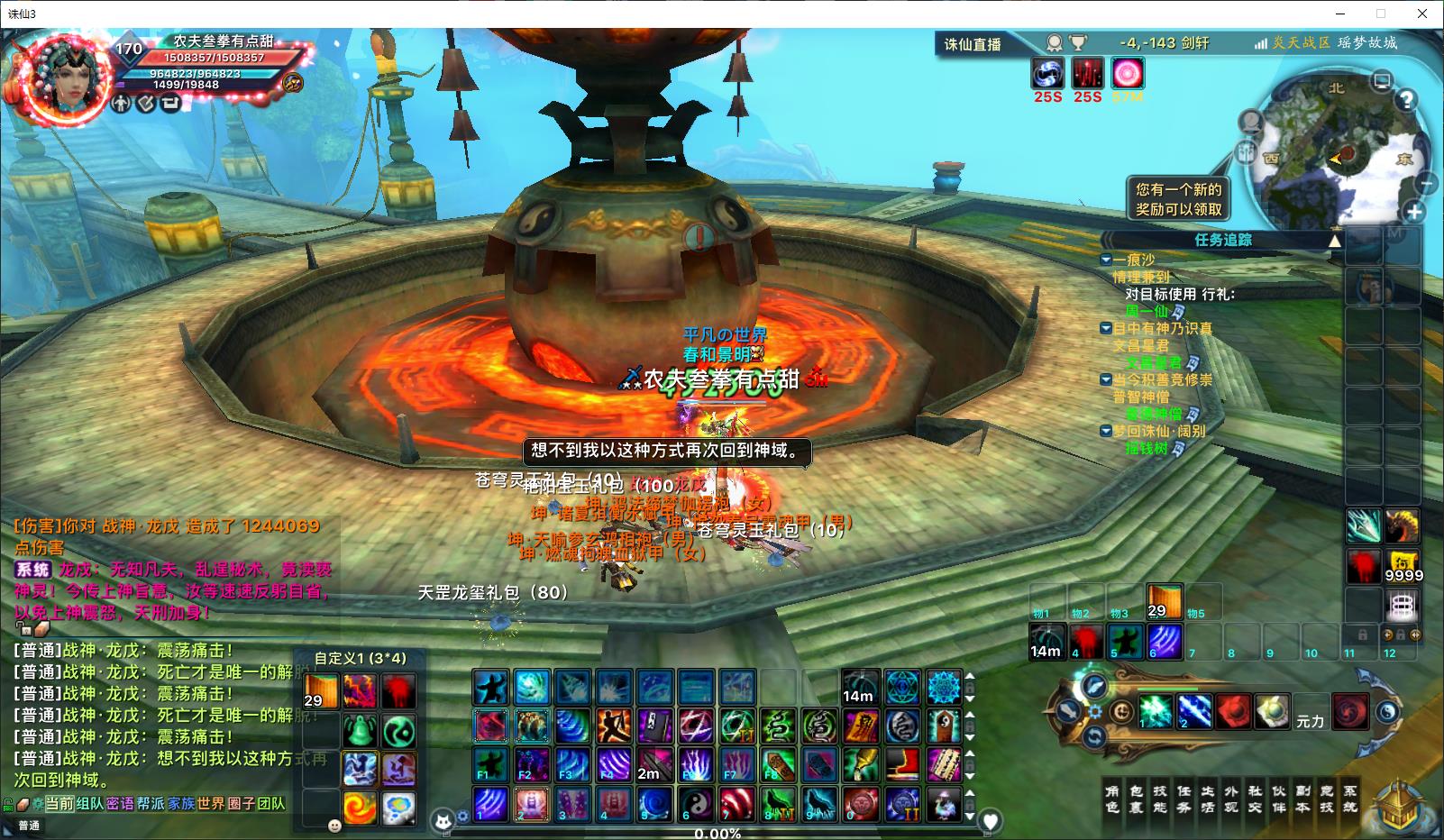The height and width of the screenshot is (840, 1444).
Task: Open the 副本 dungeon menu
Action: (1302, 799)
